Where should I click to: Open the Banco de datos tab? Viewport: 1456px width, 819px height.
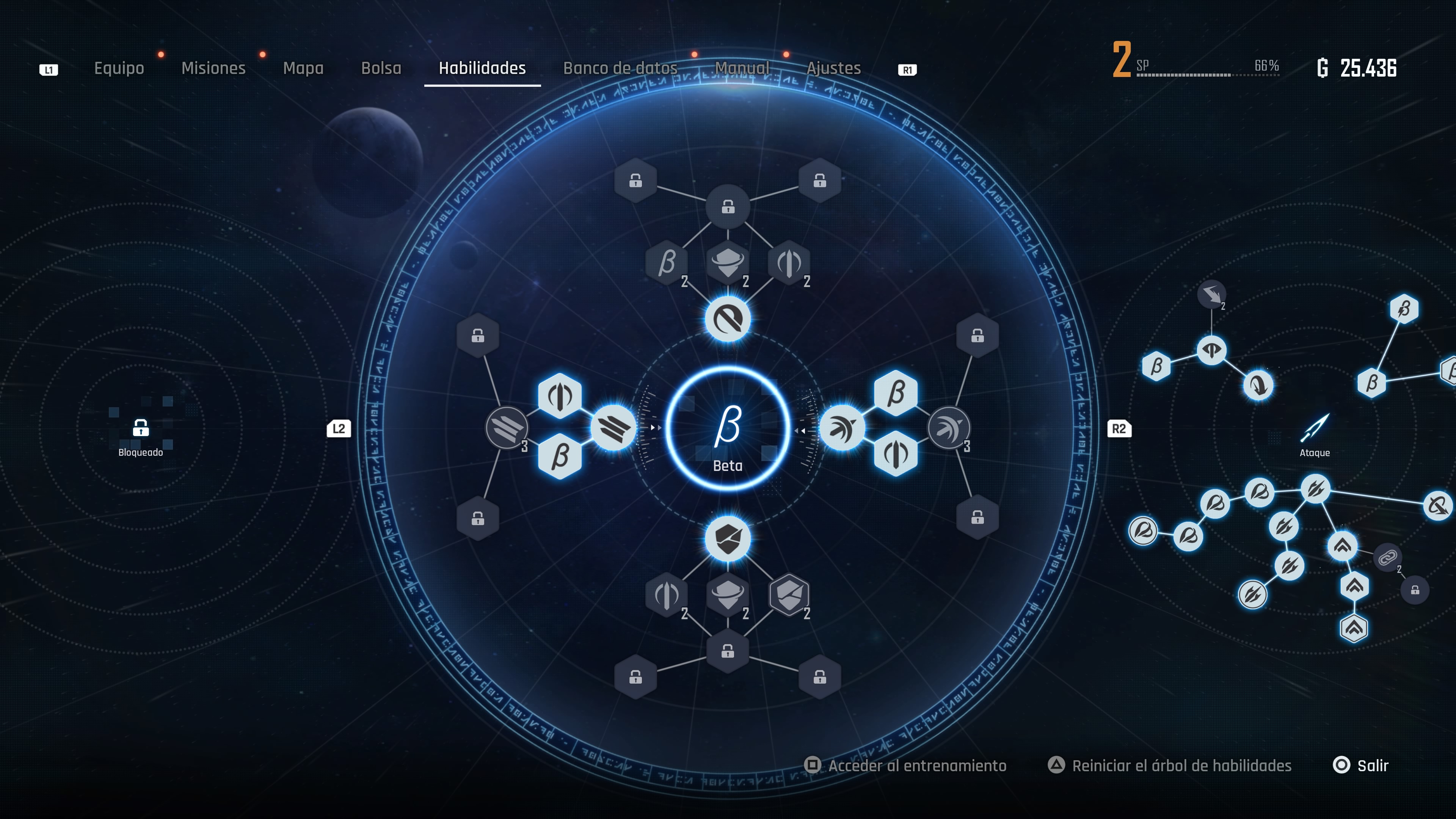[x=620, y=68]
